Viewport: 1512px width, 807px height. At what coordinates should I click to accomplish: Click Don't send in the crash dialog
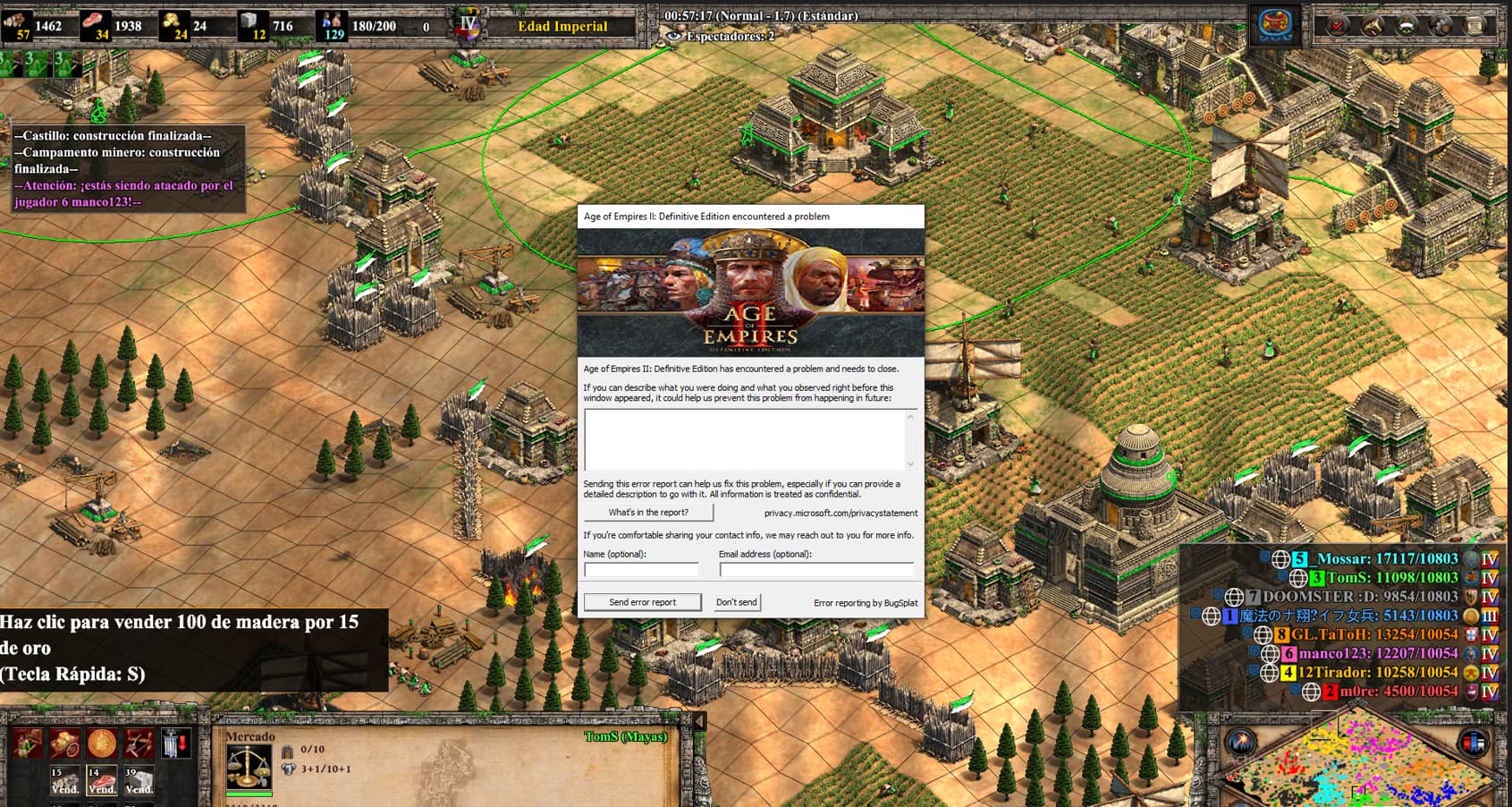pyautogui.click(x=735, y=602)
